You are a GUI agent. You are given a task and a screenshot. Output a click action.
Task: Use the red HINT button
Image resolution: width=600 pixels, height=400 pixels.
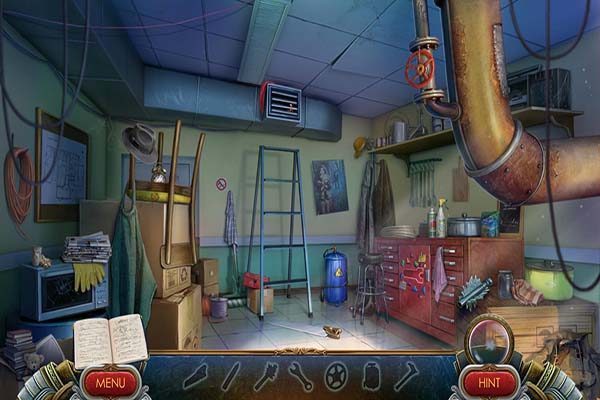[x=490, y=381]
